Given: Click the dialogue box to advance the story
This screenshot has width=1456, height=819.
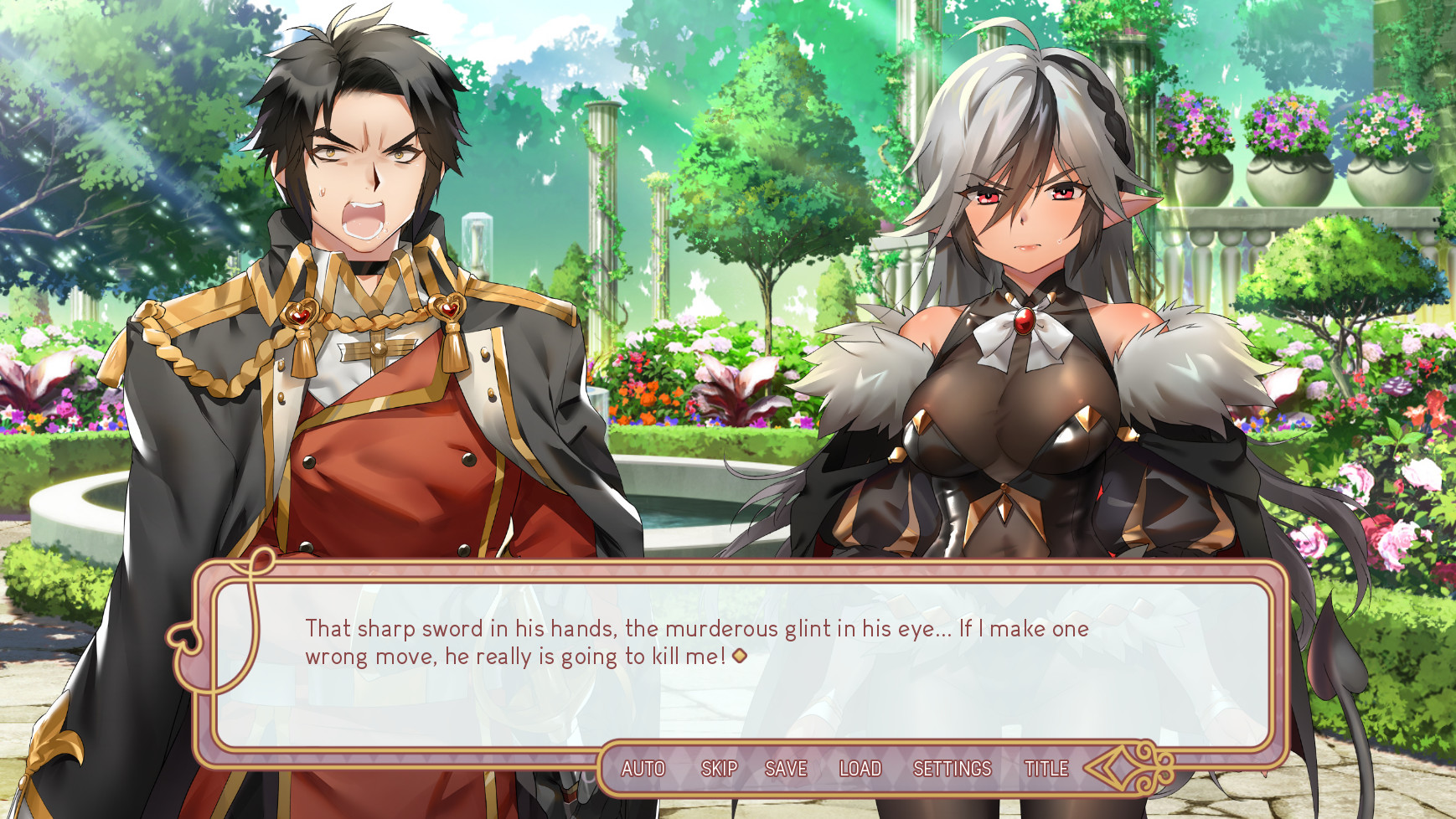Looking at the screenshot, I should point(729,662).
